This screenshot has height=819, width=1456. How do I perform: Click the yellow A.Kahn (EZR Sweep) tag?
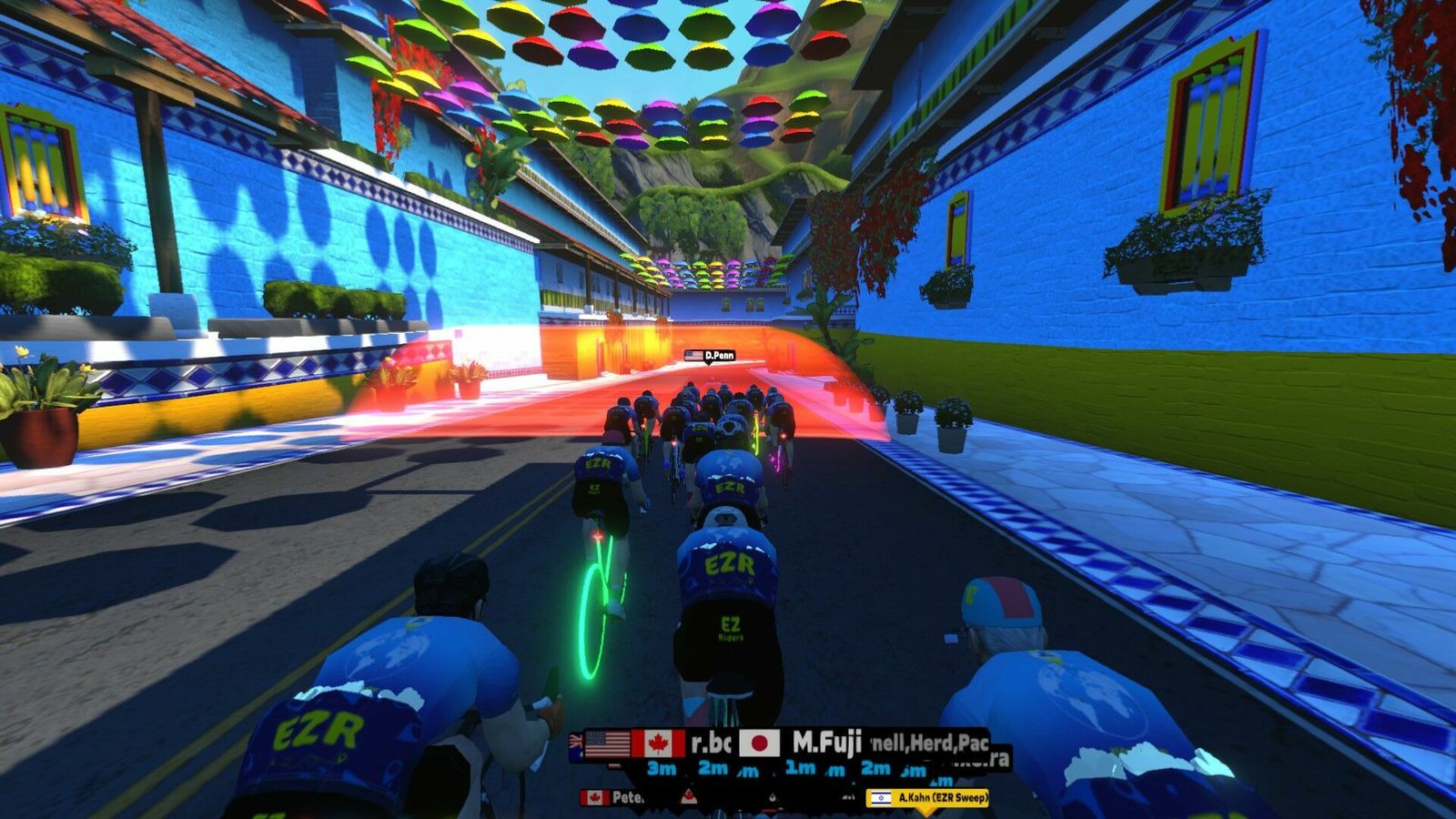[927, 798]
